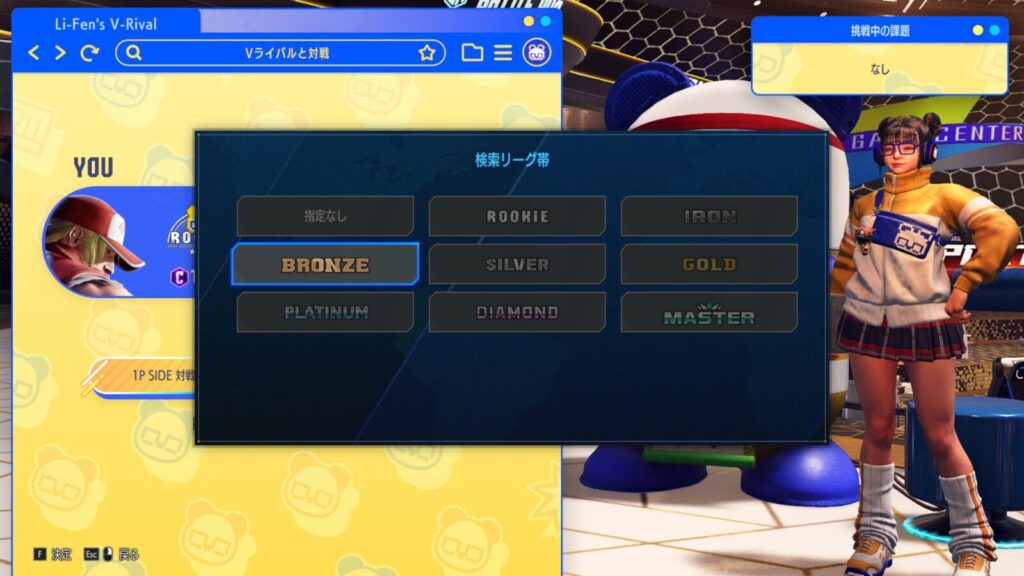Image resolution: width=1024 pixels, height=576 pixels.
Task: Click the browser back arrow
Action: pos(34,53)
